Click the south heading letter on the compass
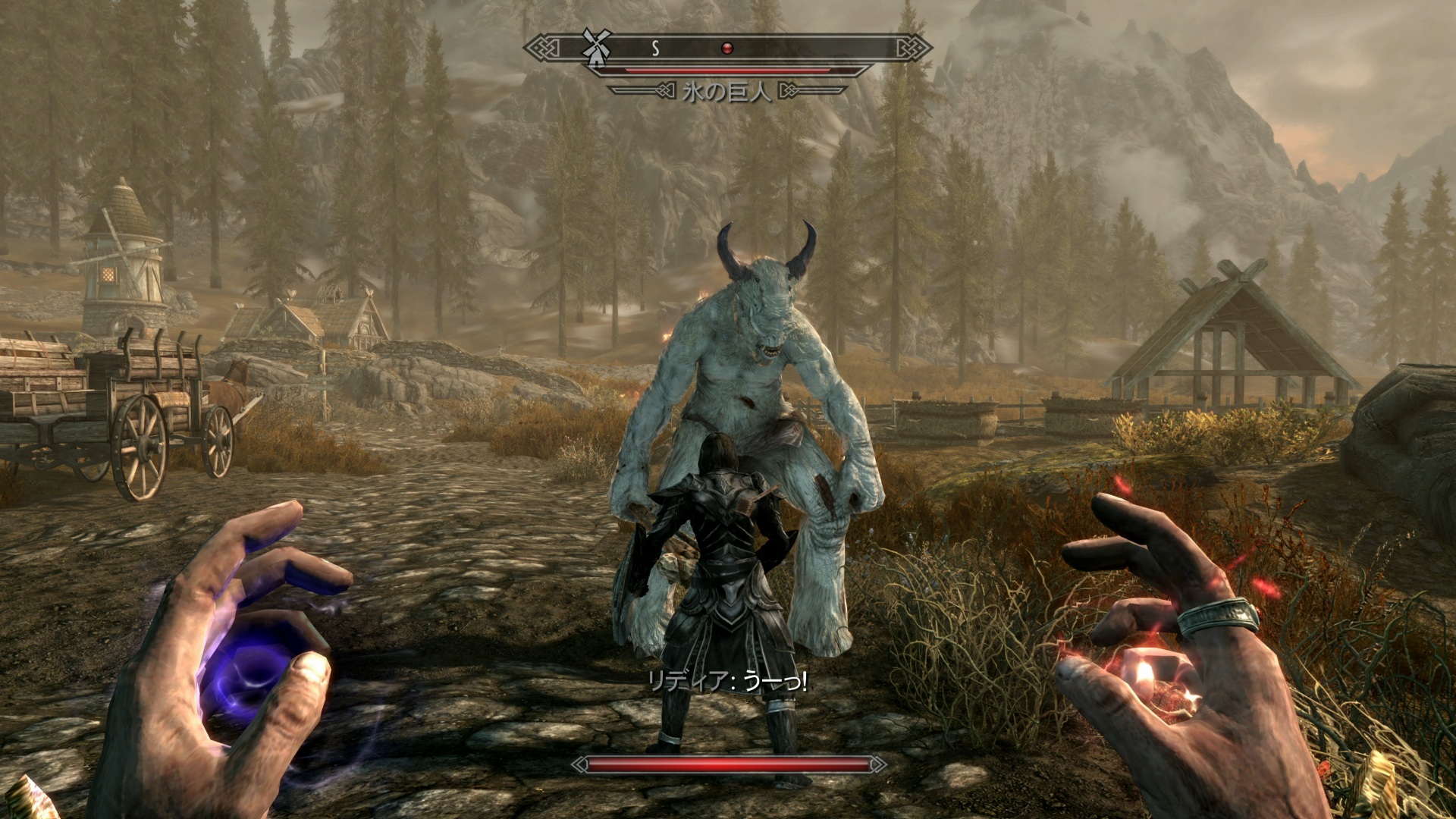Viewport: 1456px width, 819px height. (x=655, y=49)
